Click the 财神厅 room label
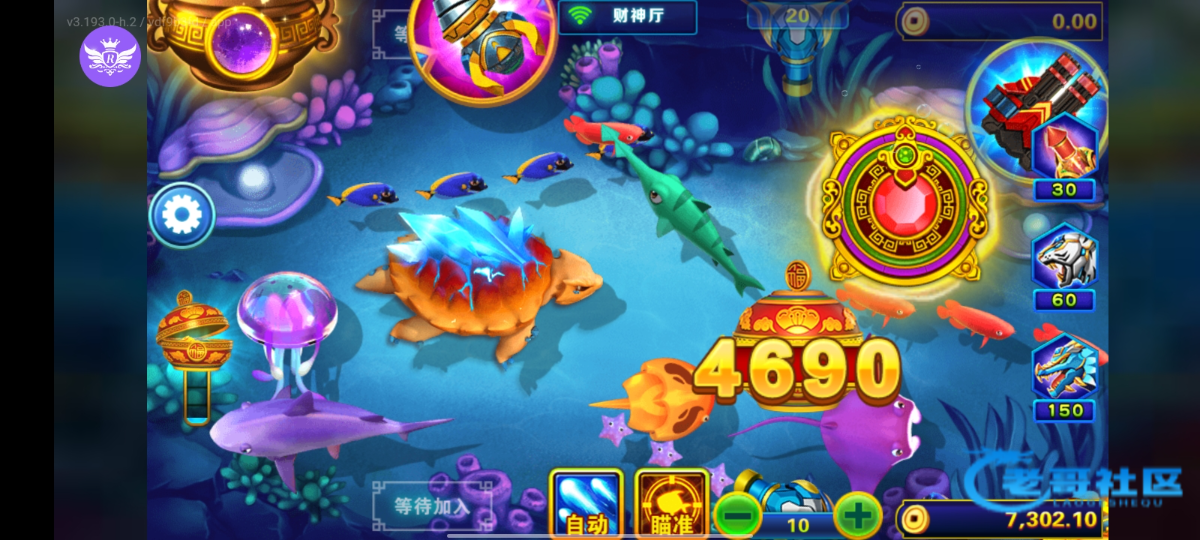This screenshot has height=540, width=1200. click(x=627, y=17)
